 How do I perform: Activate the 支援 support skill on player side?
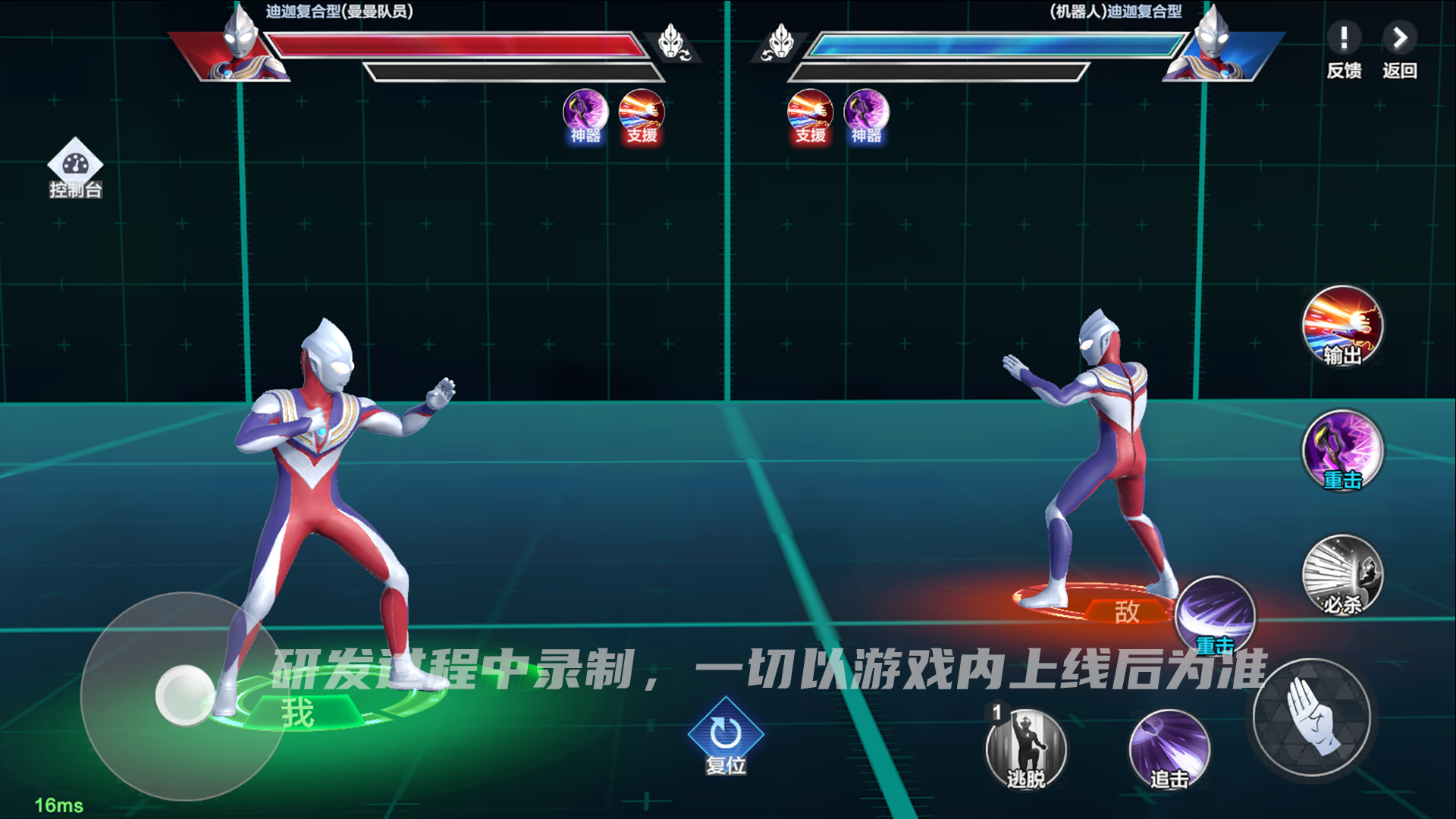[642, 114]
